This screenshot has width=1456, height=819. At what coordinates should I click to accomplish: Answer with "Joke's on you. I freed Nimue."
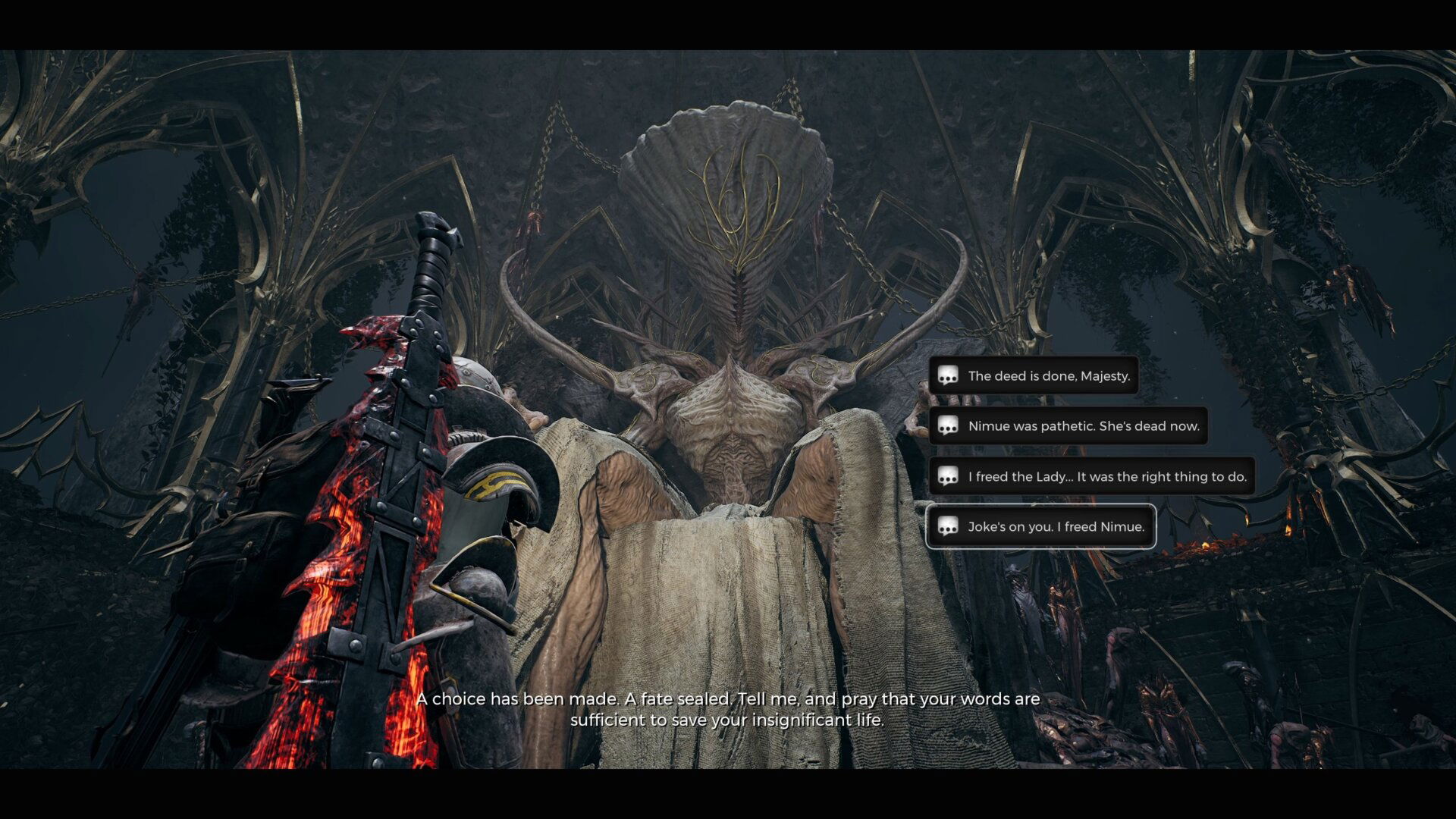click(1041, 526)
